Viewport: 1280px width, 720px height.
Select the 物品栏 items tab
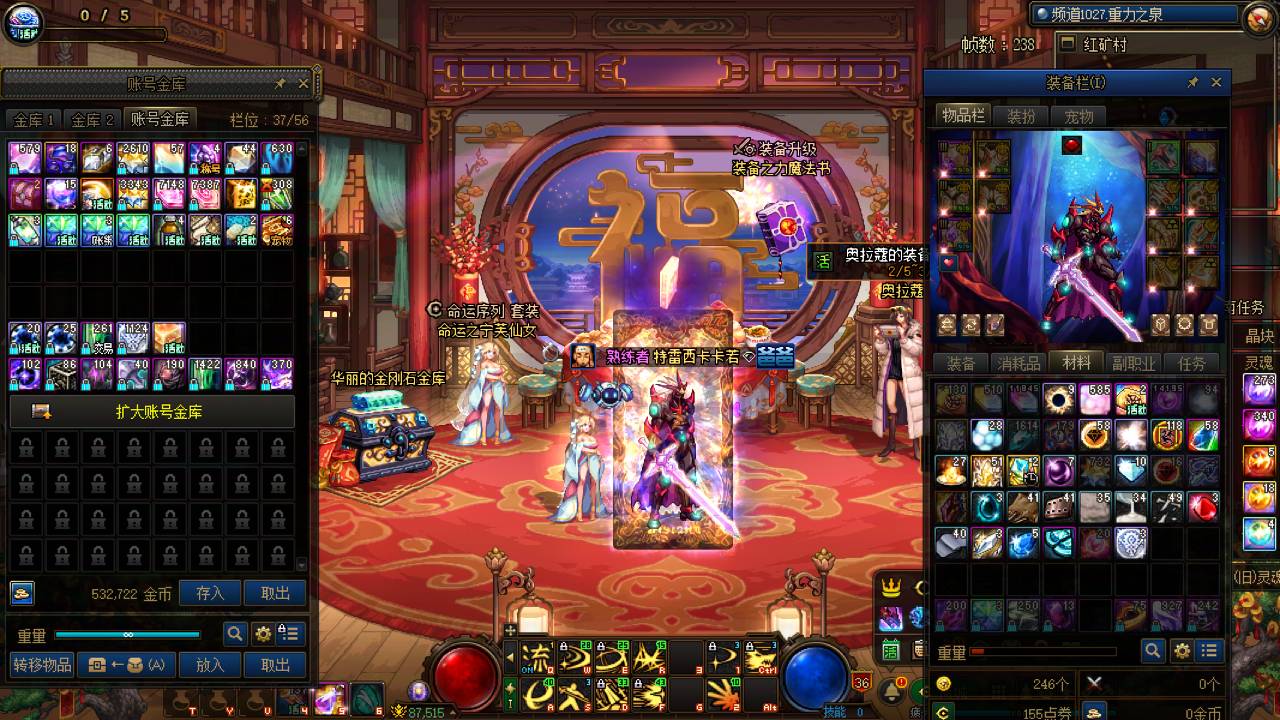pyautogui.click(x=964, y=116)
